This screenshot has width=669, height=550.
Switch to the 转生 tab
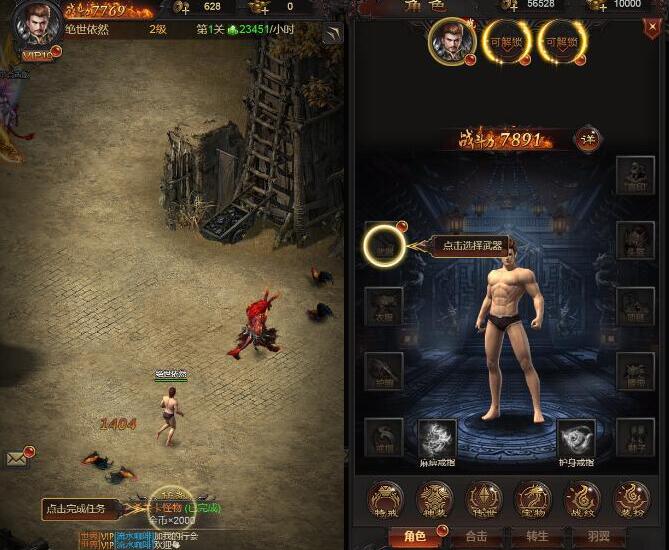[537, 537]
